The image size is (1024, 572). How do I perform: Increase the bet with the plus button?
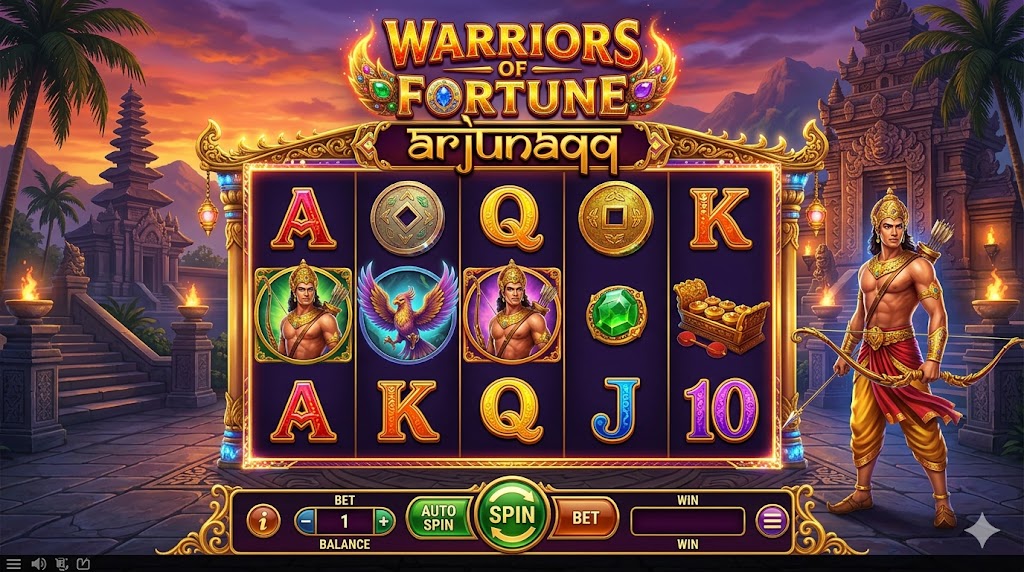[383, 520]
